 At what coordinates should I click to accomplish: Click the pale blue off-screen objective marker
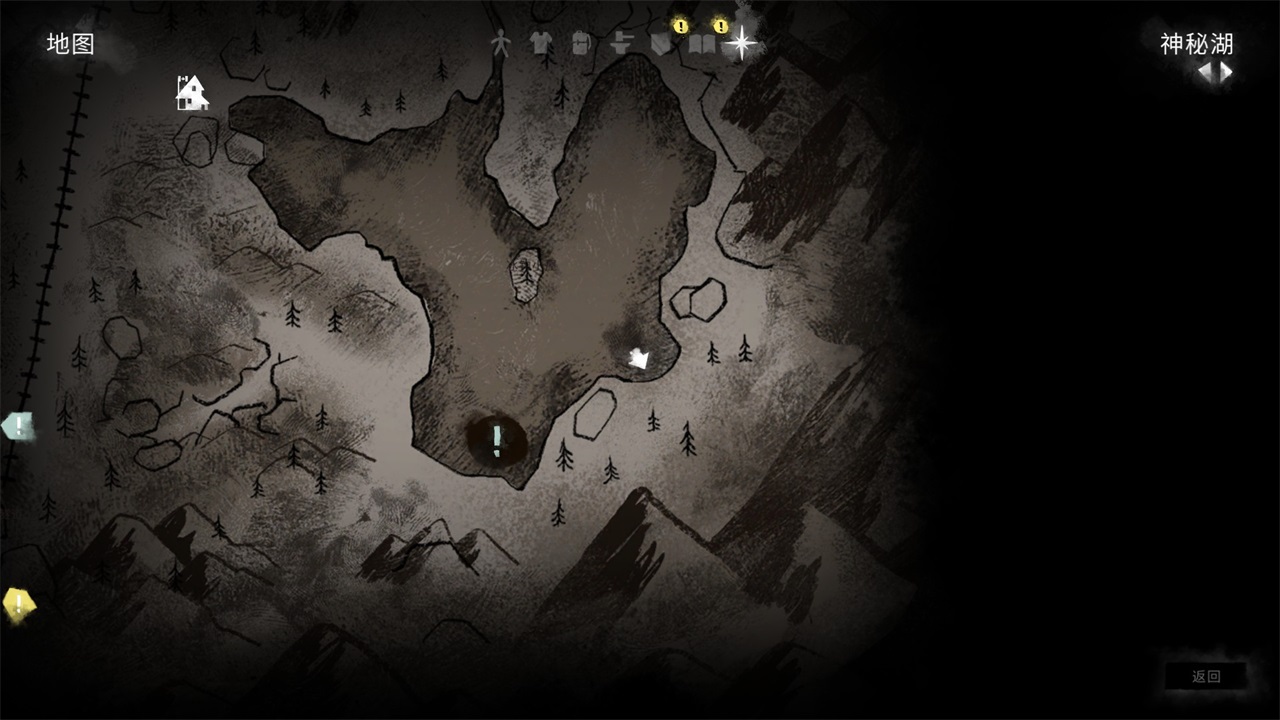[18, 427]
